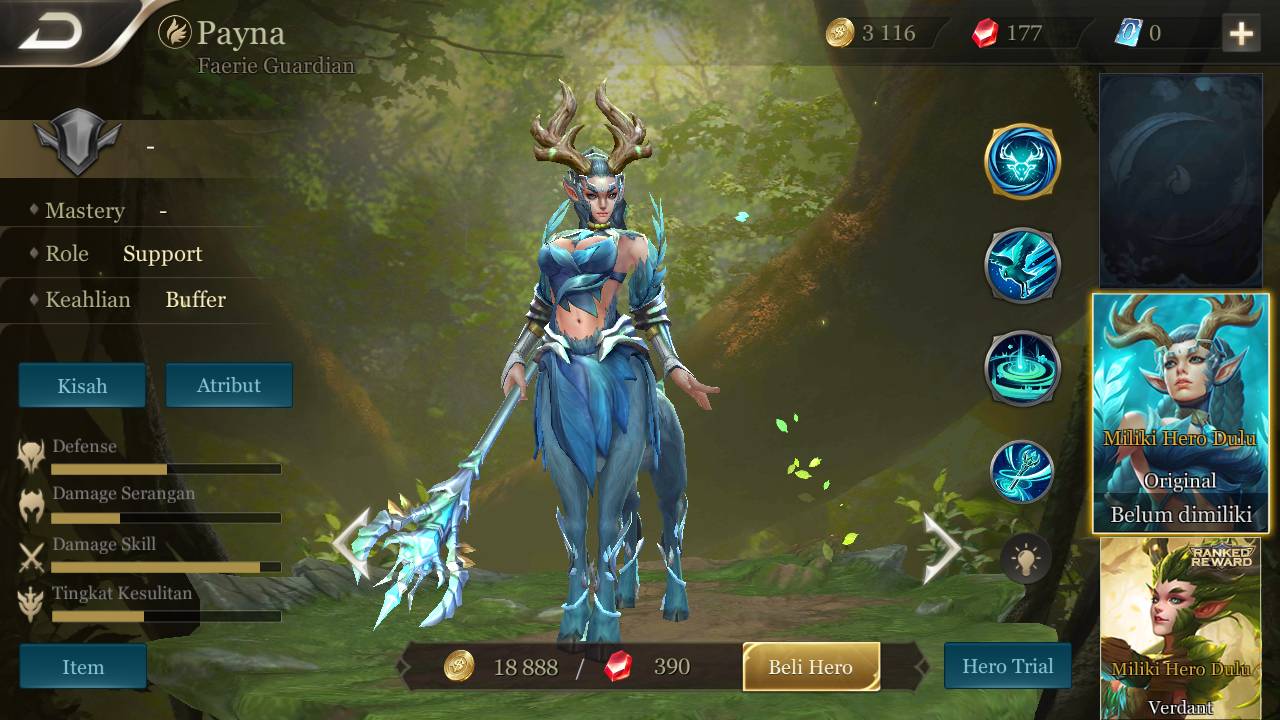1280x720 pixels.
Task: Select Payna's ultimate deer skill icon
Action: click(x=1022, y=165)
